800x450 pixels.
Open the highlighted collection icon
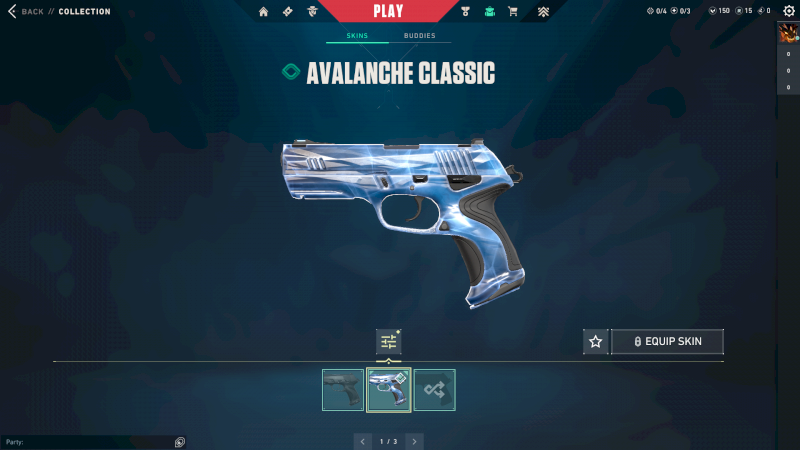[489, 12]
